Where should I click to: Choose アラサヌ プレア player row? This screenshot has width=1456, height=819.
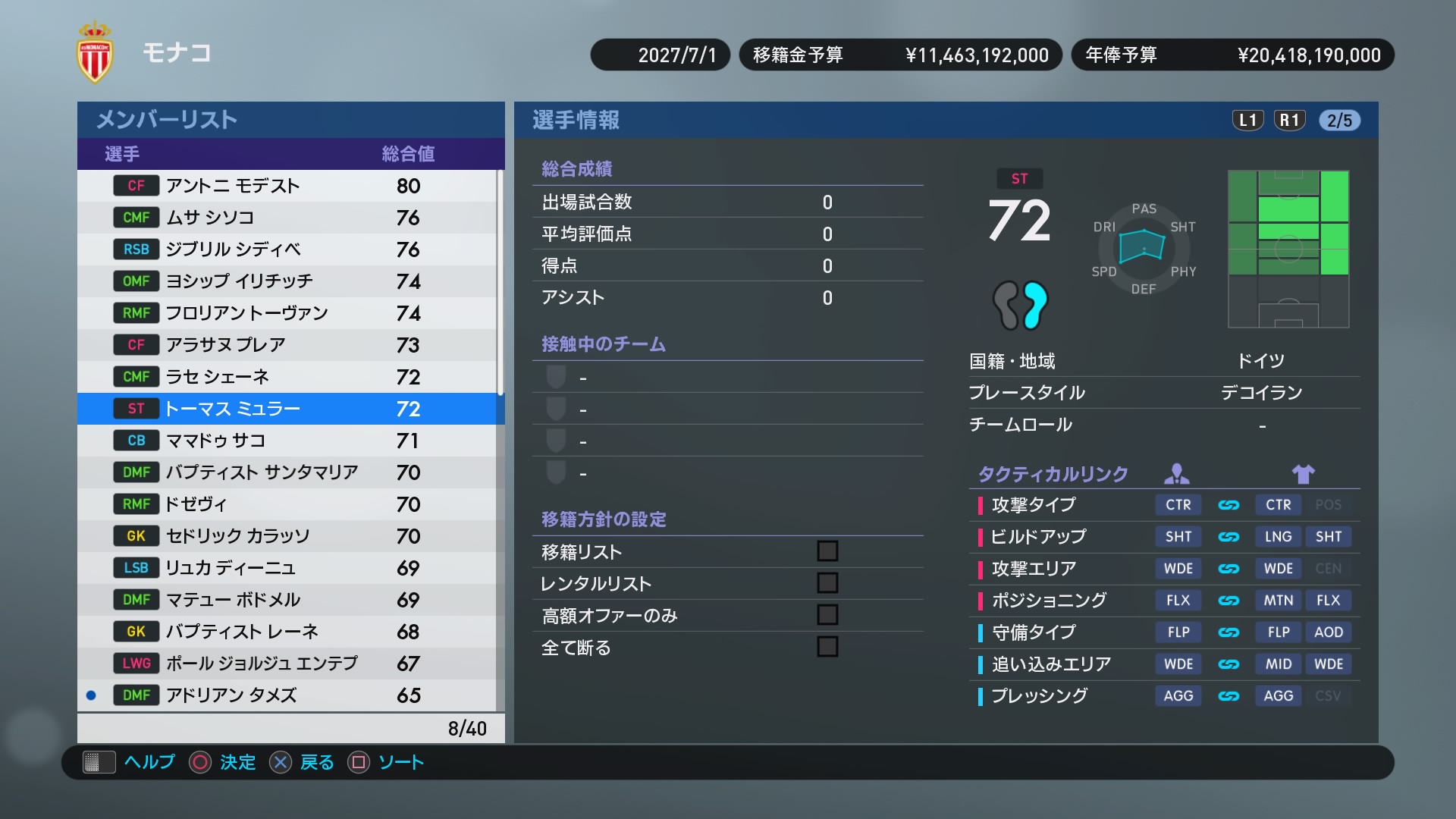coord(288,345)
